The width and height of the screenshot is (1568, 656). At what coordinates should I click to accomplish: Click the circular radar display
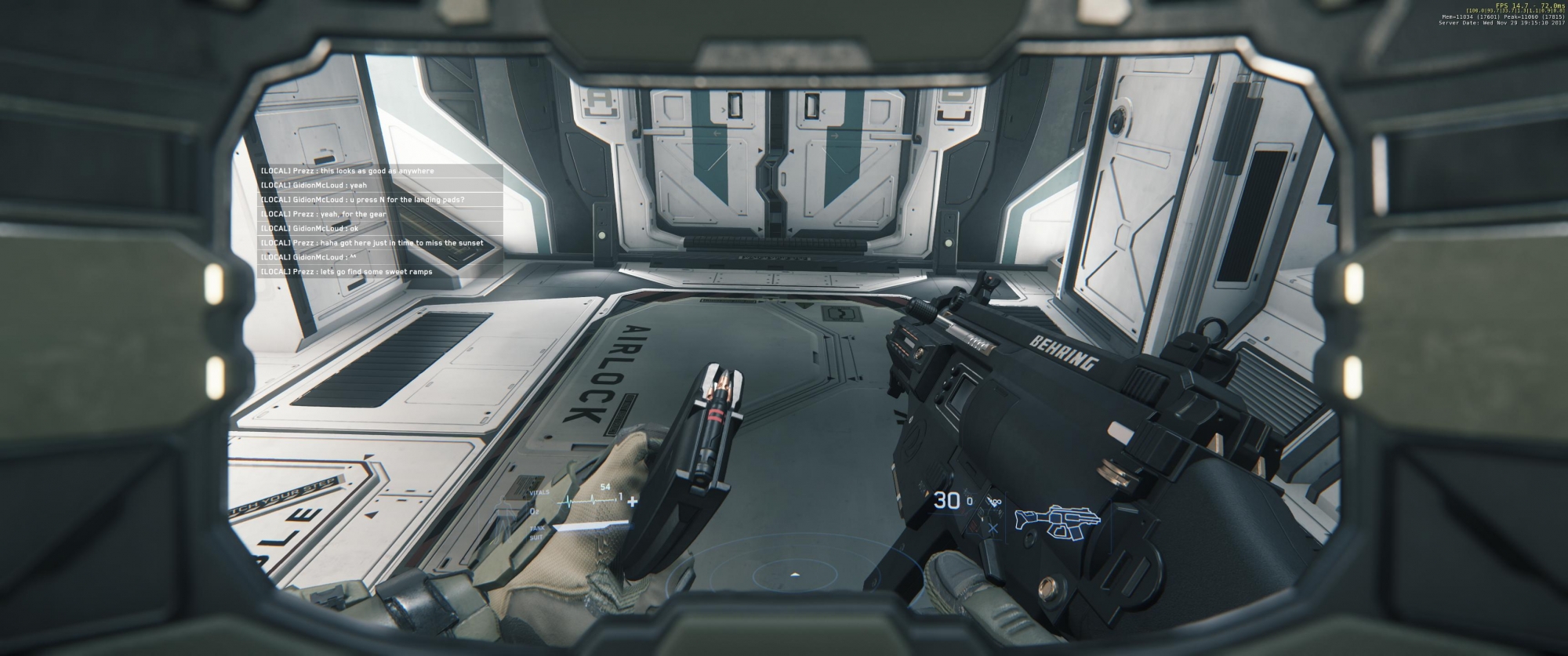pyautogui.click(x=793, y=576)
